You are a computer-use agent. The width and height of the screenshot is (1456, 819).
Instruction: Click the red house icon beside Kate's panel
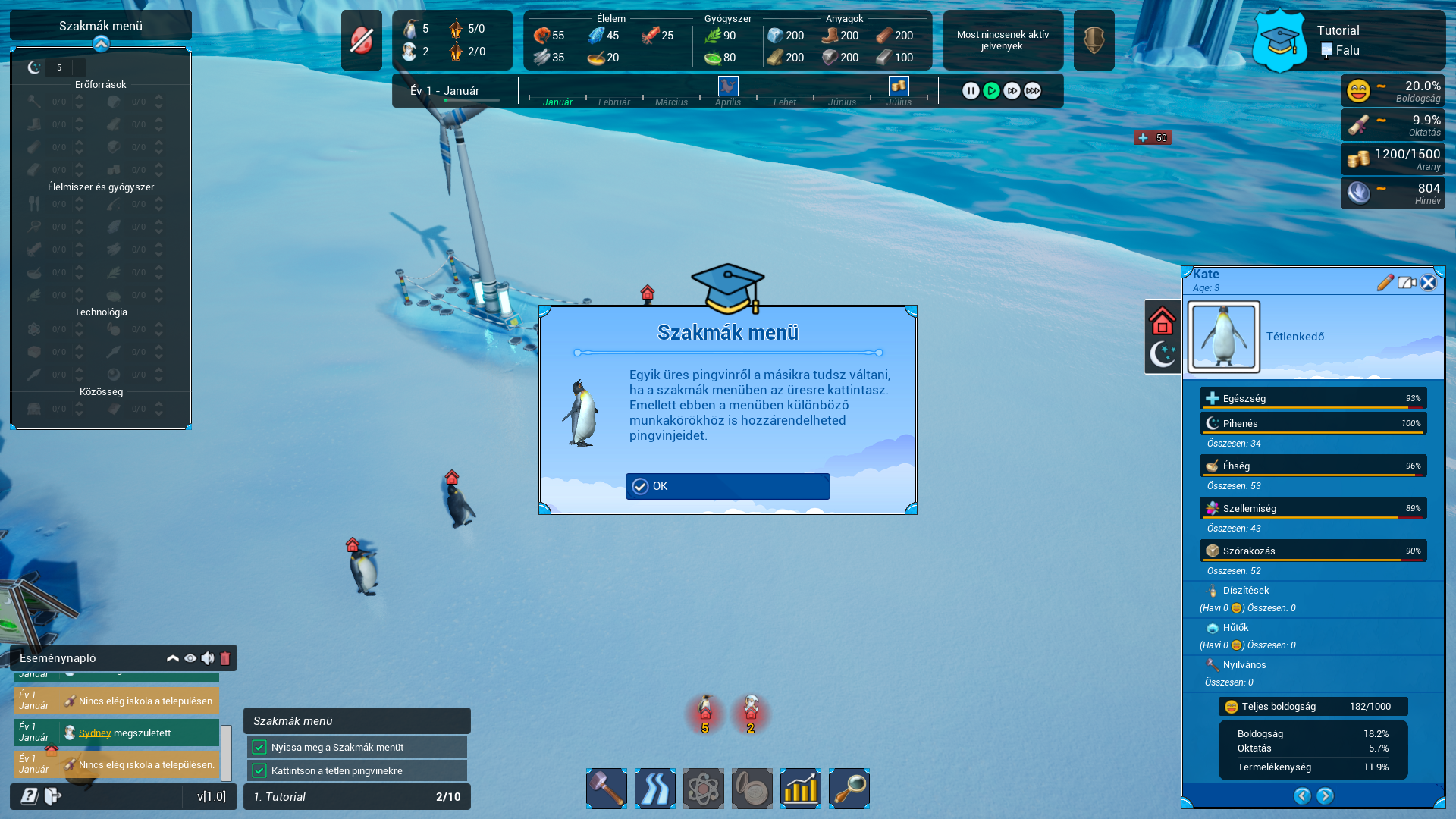click(x=1162, y=321)
